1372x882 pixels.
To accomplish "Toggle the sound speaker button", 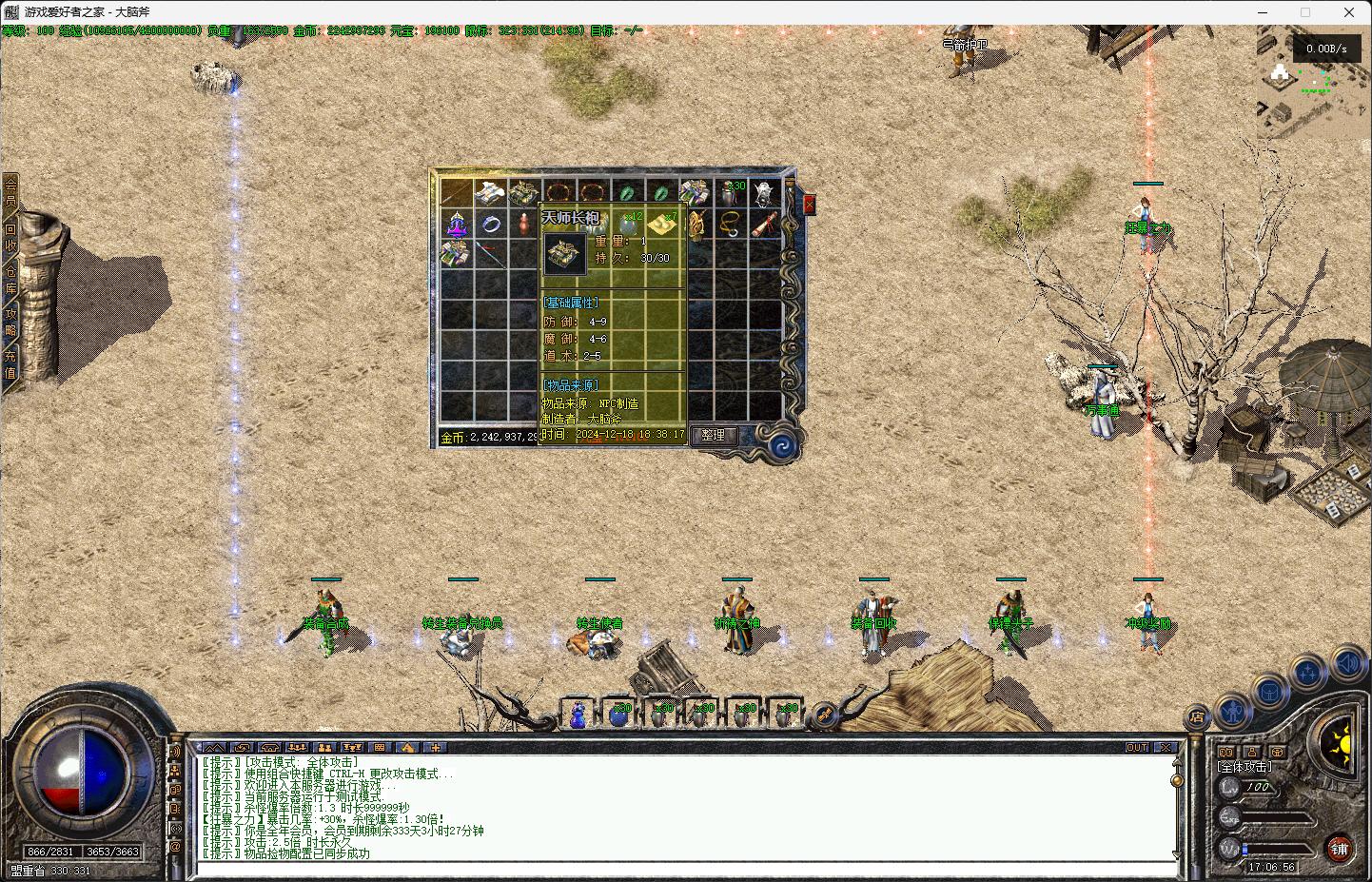I will tap(1347, 662).
